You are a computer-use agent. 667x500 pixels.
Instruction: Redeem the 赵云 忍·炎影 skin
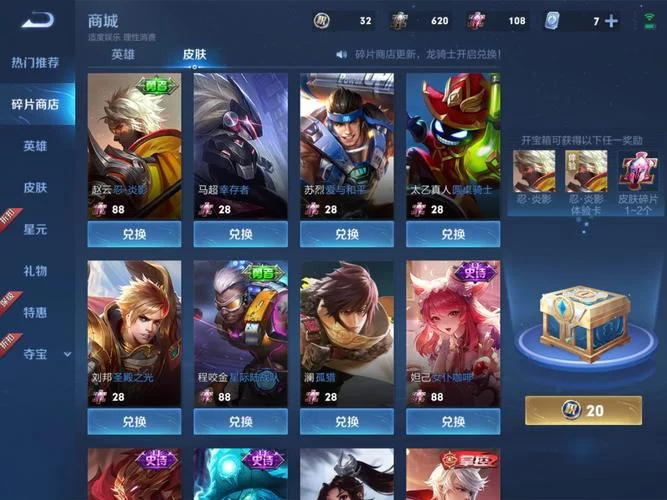134,234
